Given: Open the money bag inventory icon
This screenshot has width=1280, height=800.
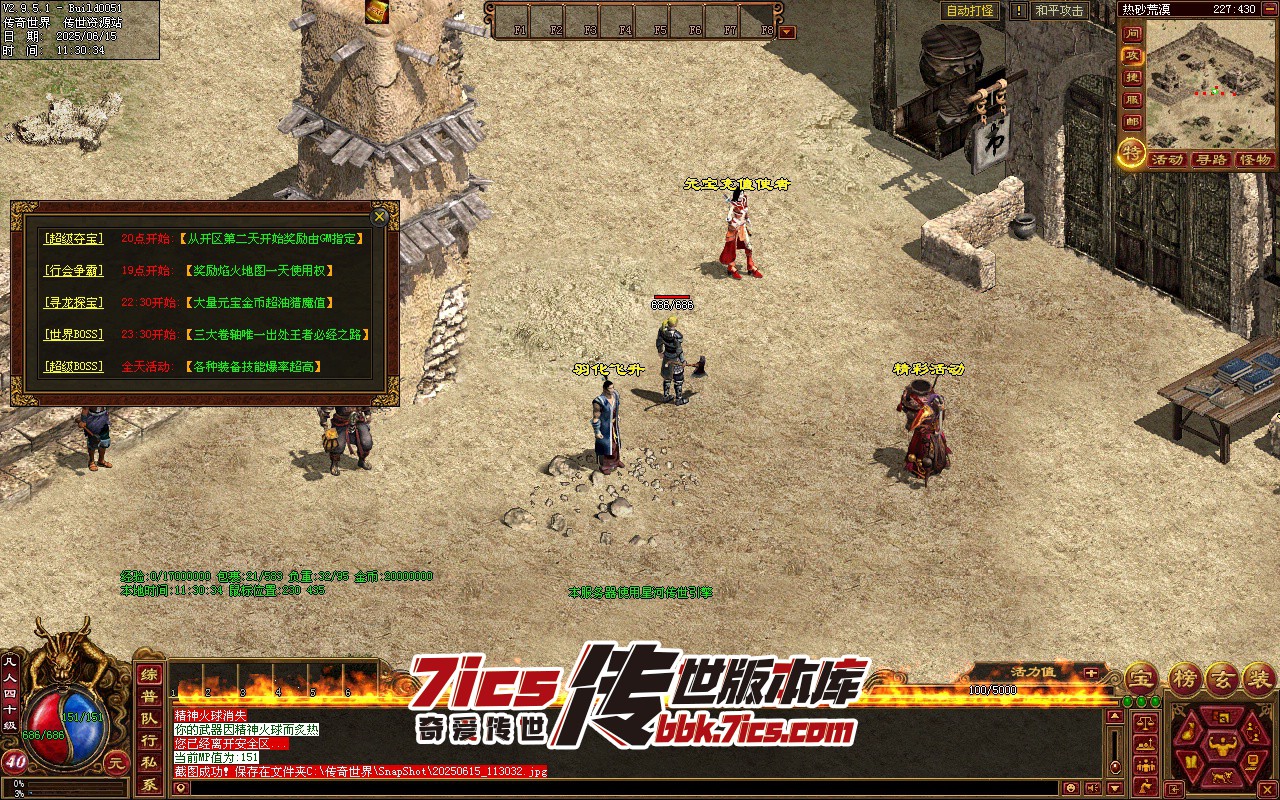Looking at the screenshot, I should point(1188,733).
